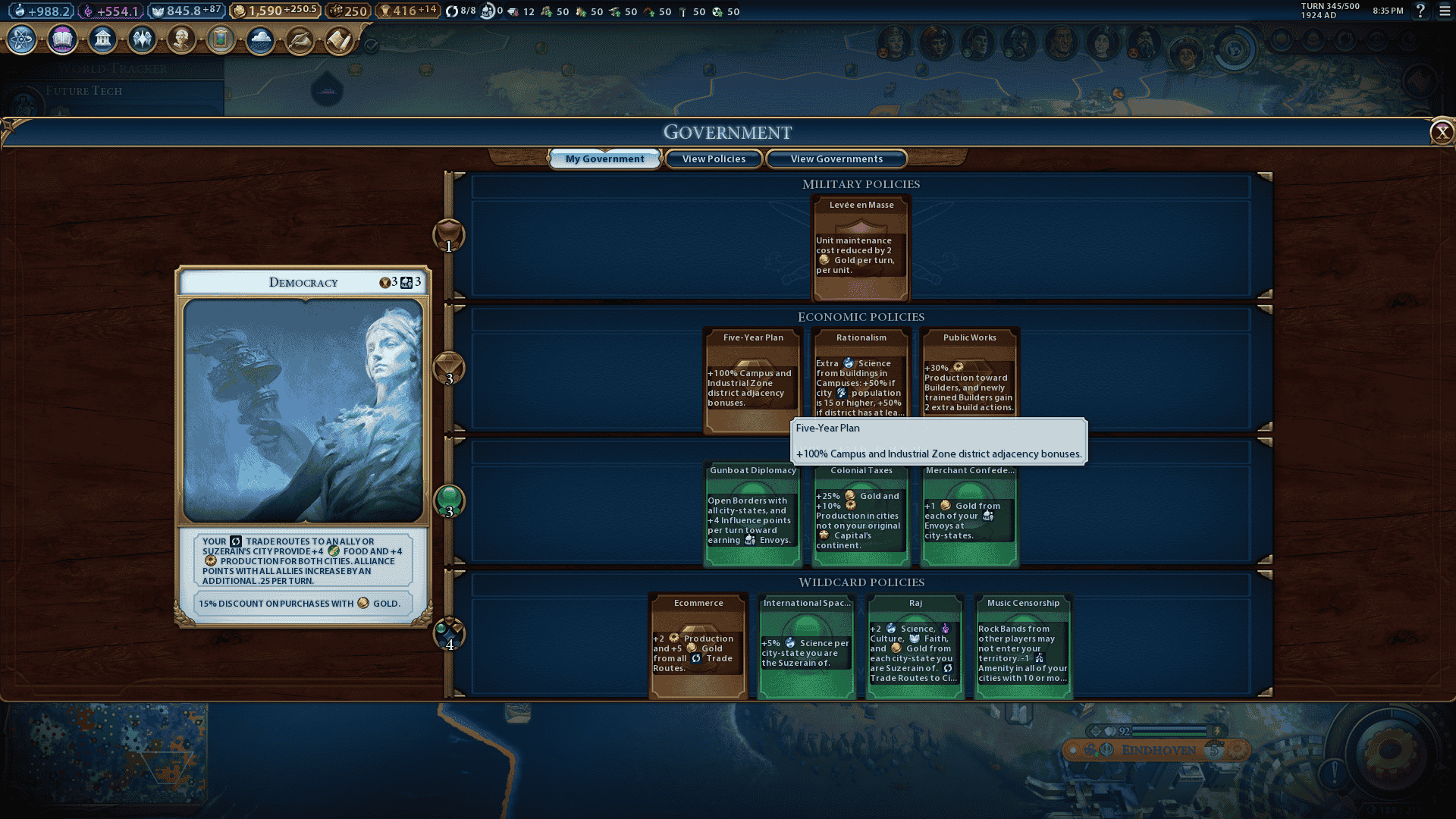The height and width of the screenshot is (819, 1456).
Task: Open the Civilopedia help question mark
Action: pyautogui.click(x=1420, y=11)
